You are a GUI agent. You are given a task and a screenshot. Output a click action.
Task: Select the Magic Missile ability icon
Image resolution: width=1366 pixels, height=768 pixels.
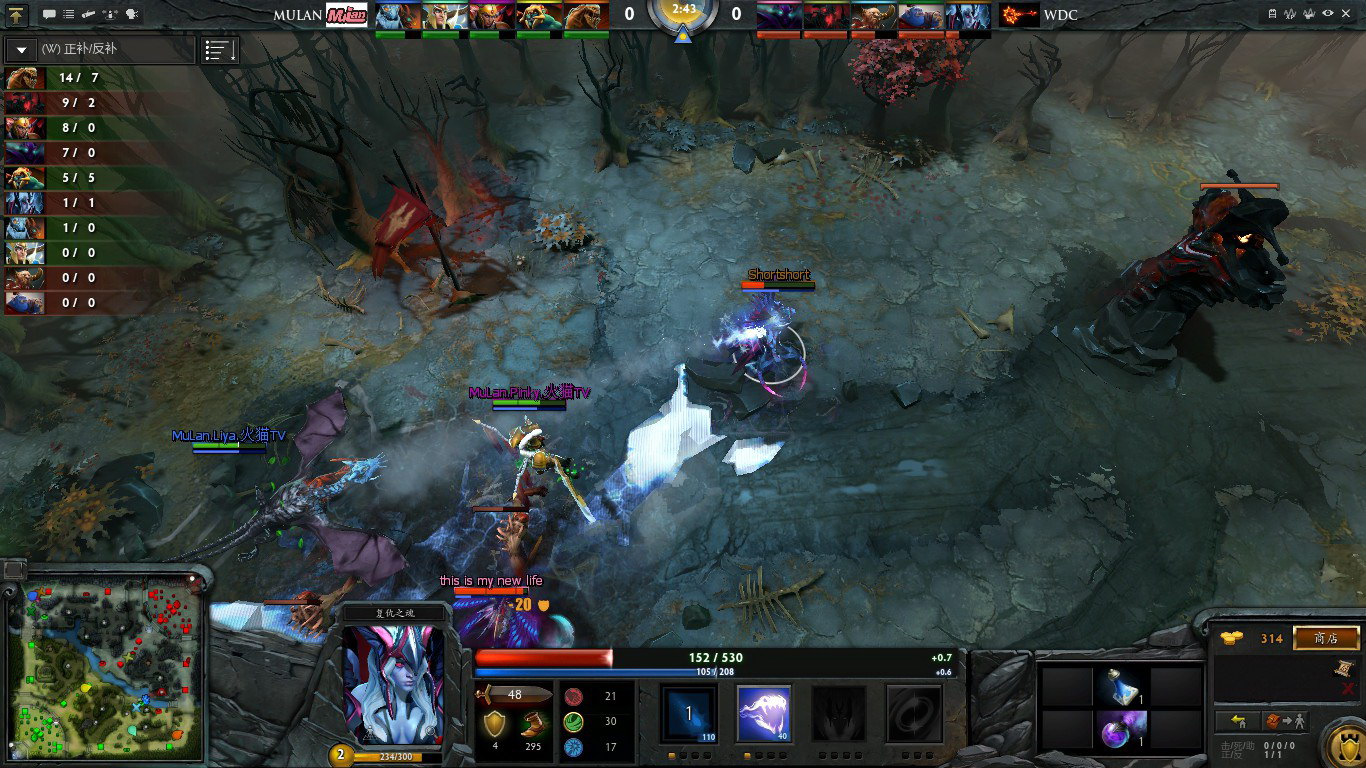[688, 713]
